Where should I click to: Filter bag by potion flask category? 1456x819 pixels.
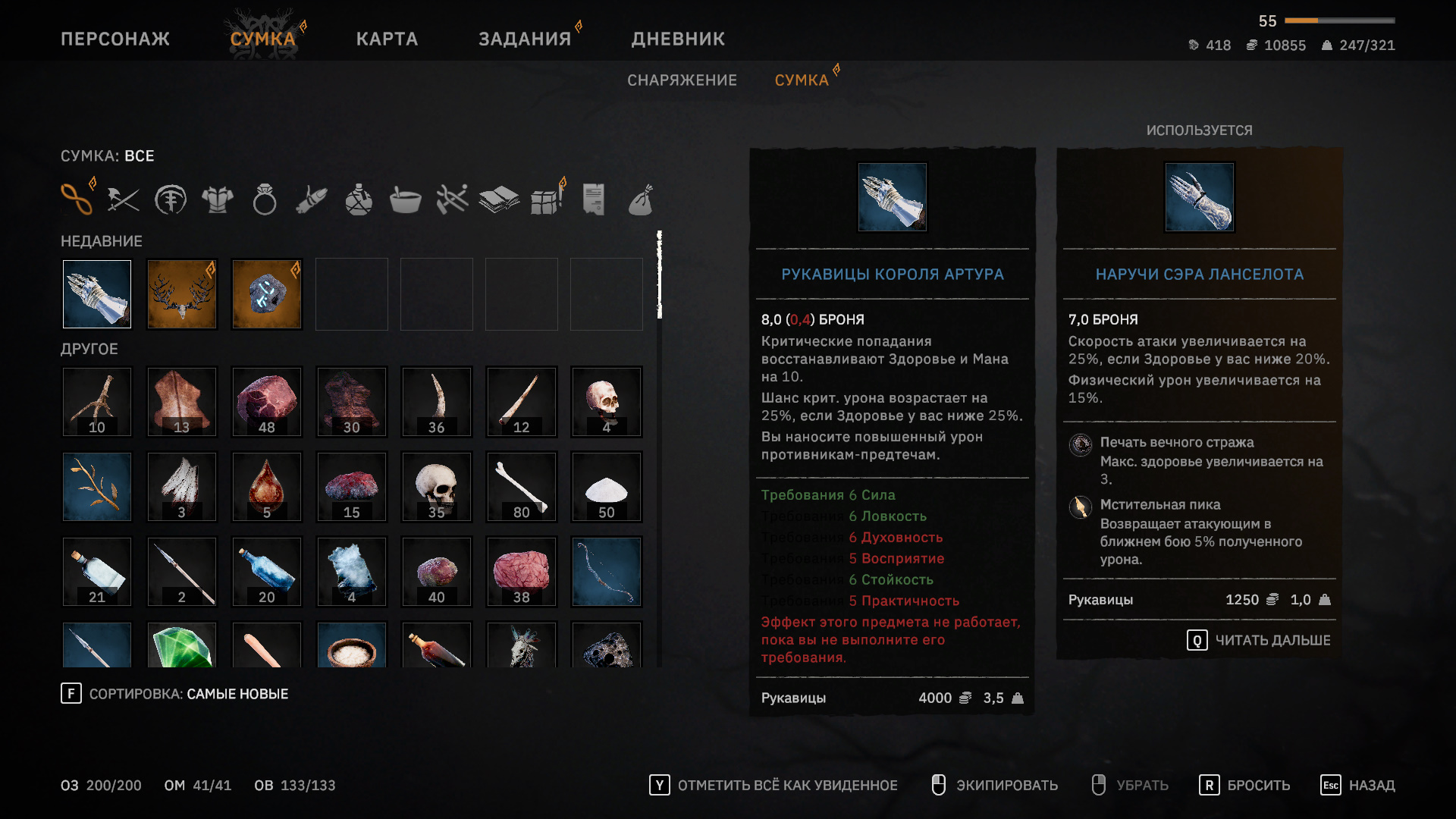[359, 200]
